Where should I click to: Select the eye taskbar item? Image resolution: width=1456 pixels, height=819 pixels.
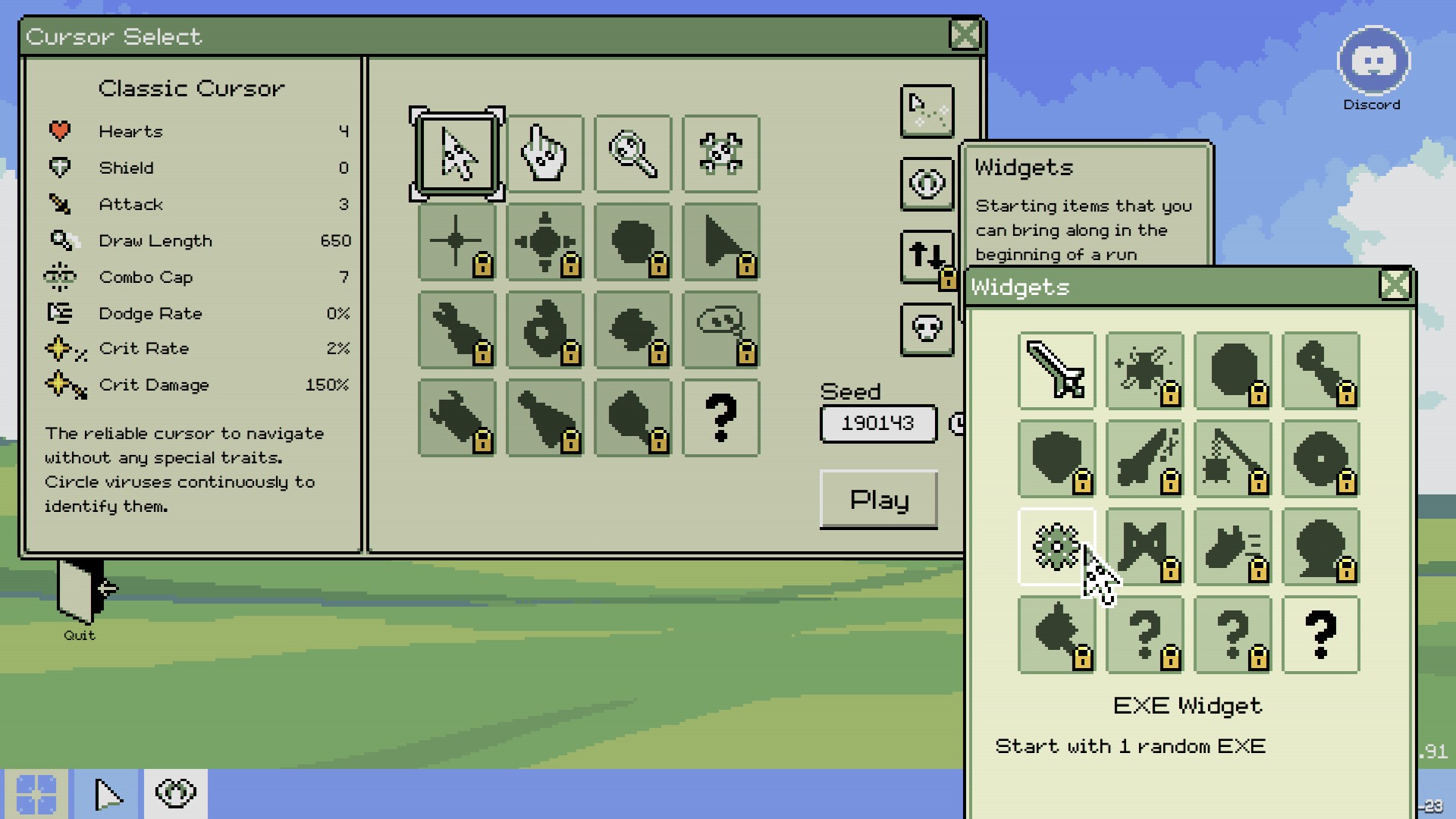175,793
